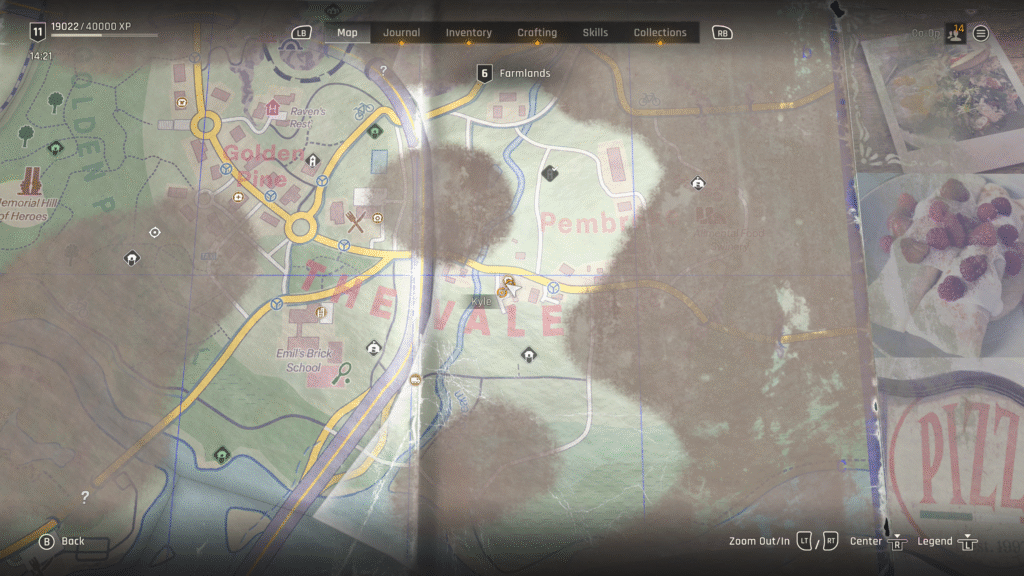Go to the Crafting tab
This screenshot has width=1024, height=576.
click(x=537, y=33)
